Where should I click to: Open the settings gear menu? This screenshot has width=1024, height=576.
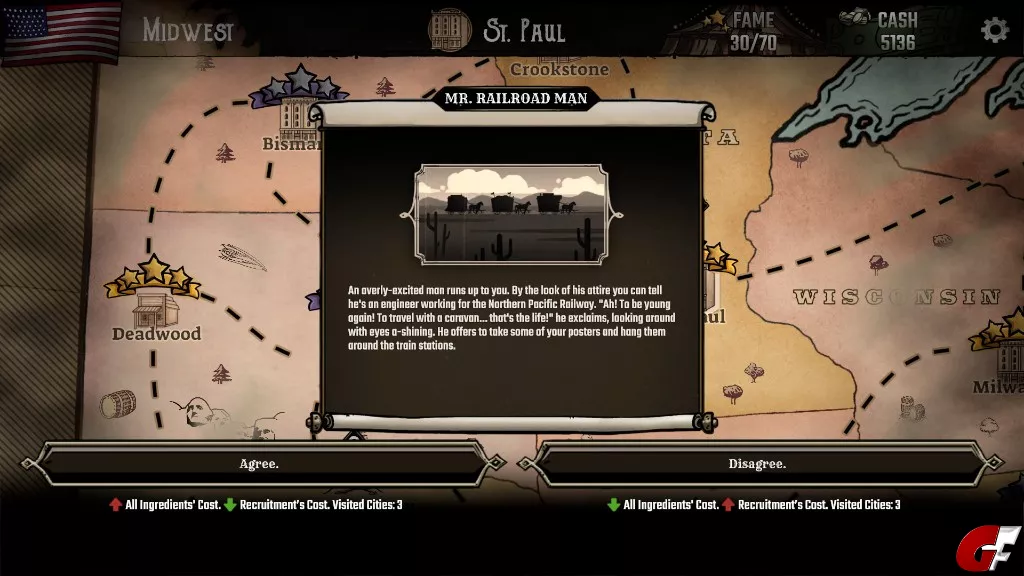pos(994,29)
